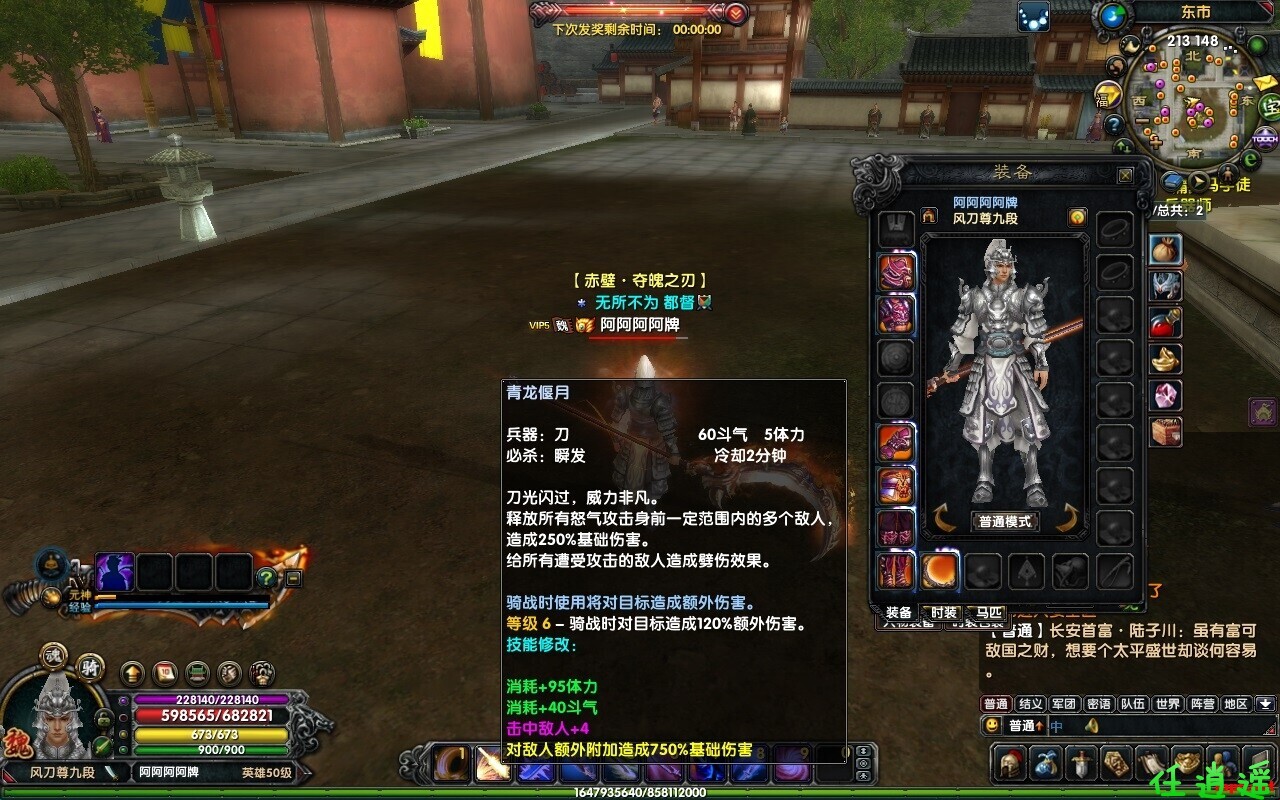Open the blue bag inventory icon
1280x800 pixels.
[1046, 763]
